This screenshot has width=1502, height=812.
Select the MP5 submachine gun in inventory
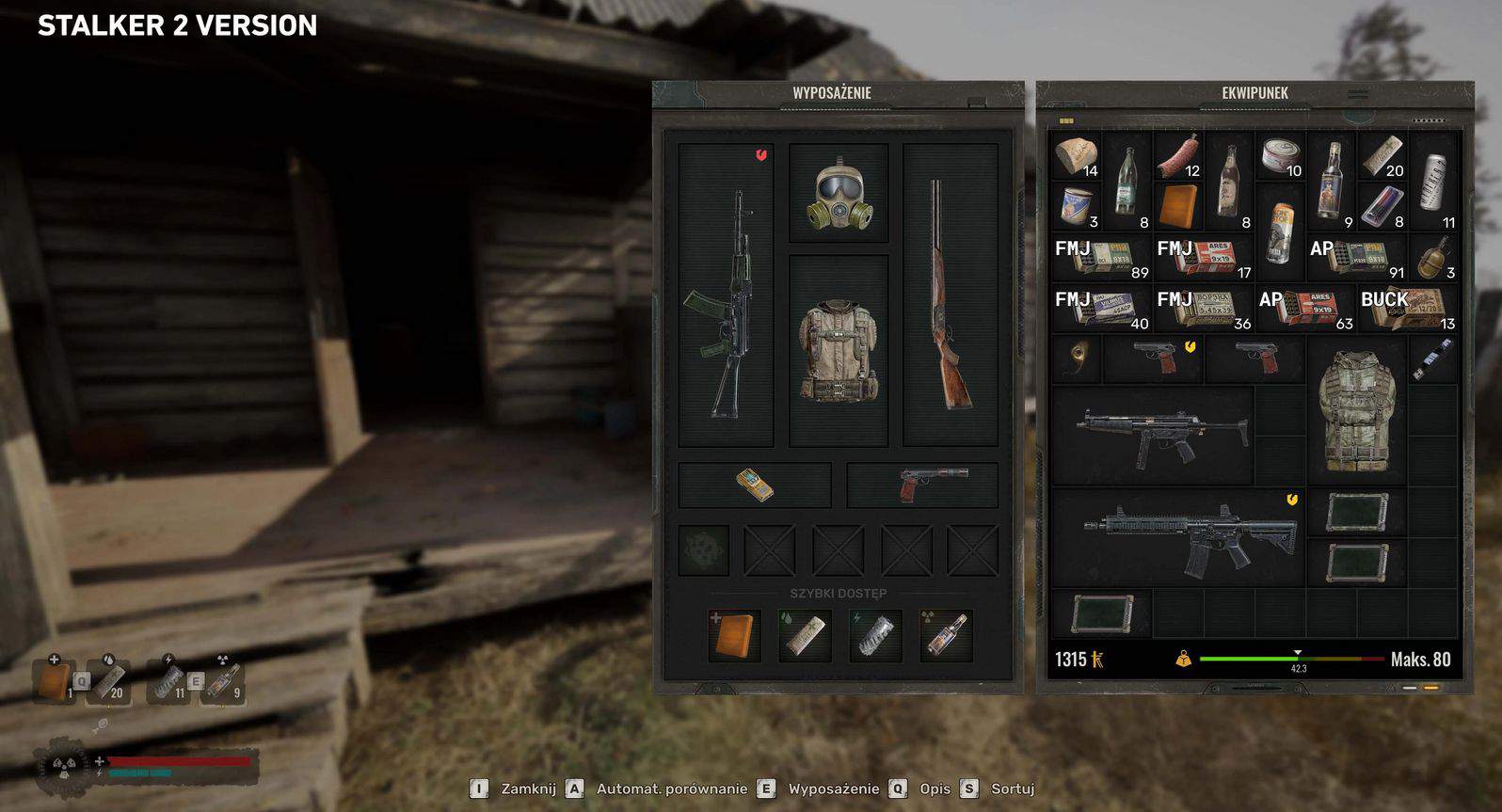[1153, 435]
